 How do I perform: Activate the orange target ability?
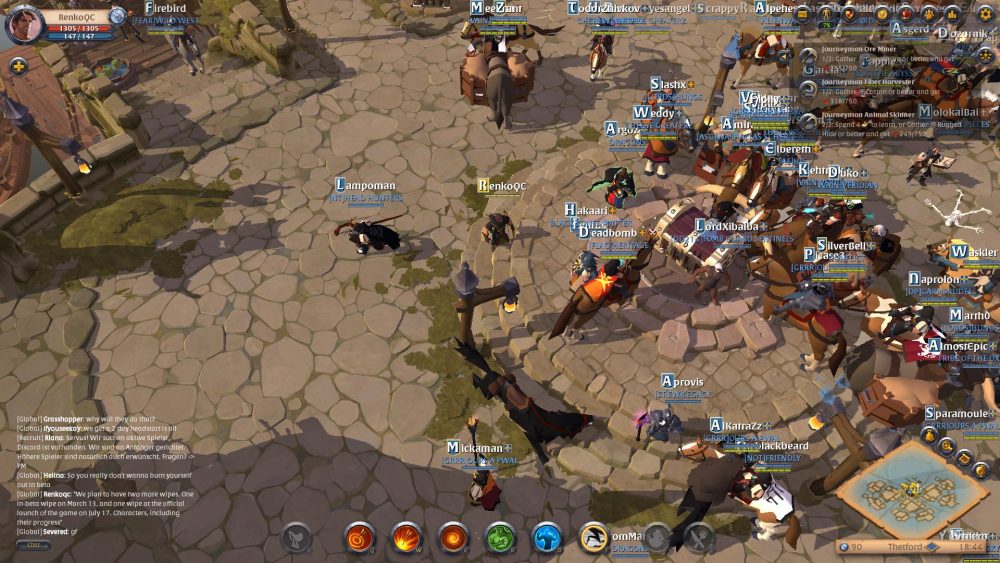click(360, 538)
